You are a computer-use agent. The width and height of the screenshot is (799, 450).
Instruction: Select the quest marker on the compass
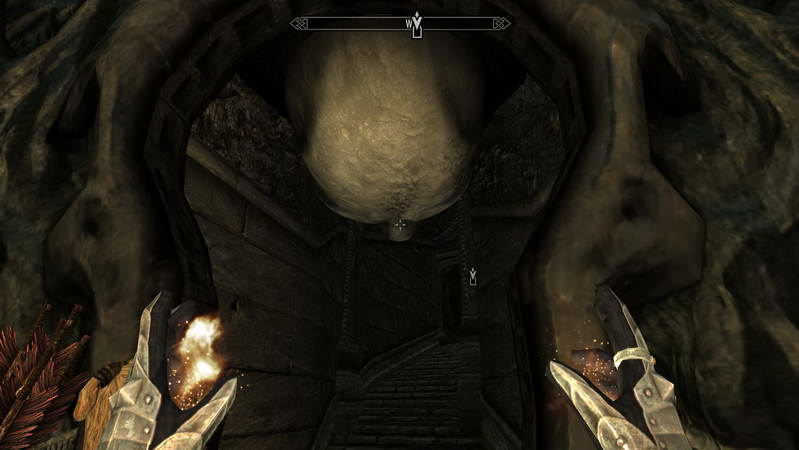(x=417, y=24)
